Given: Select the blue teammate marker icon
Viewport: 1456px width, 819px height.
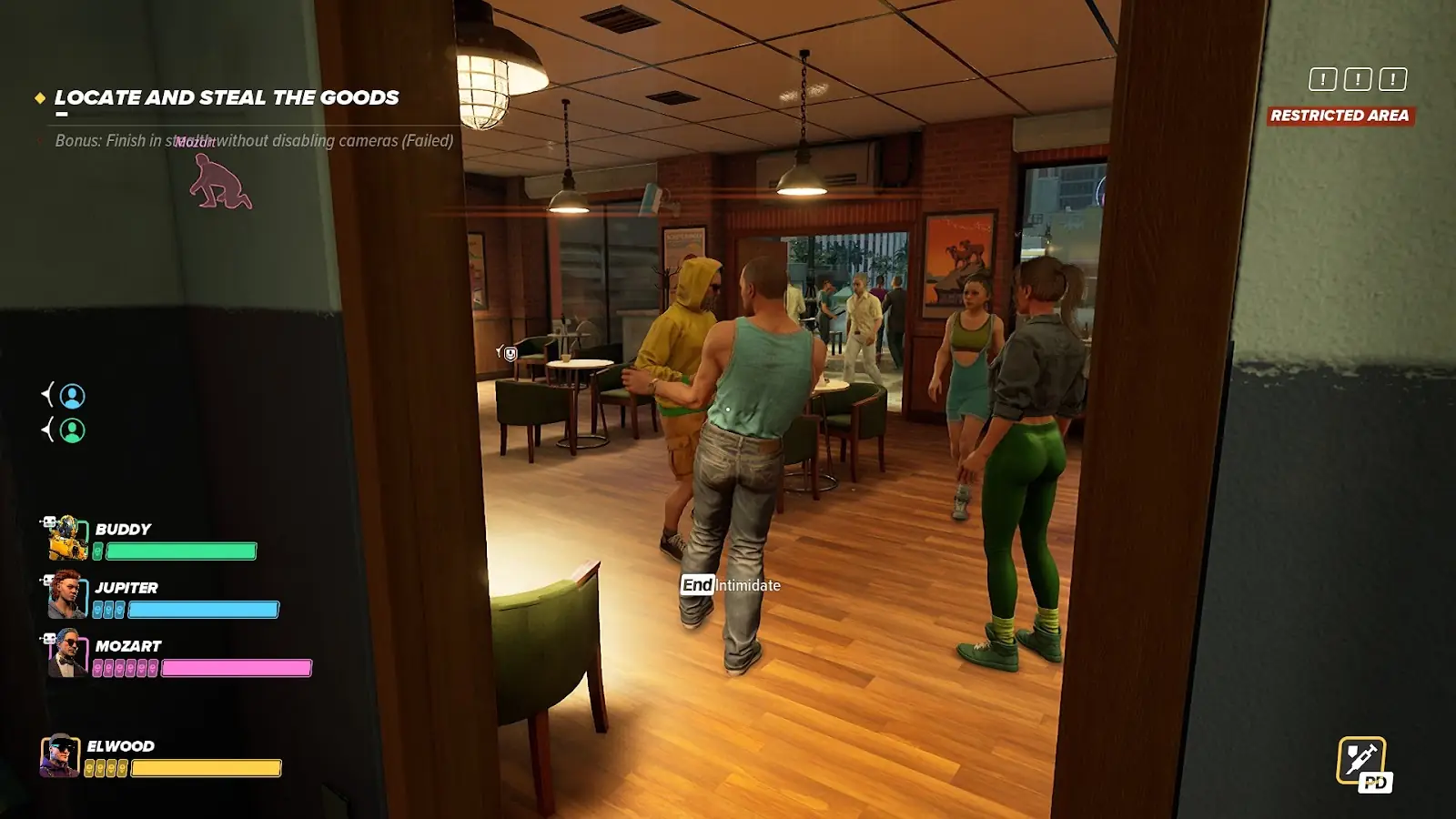Looking at the screenshot, I should [72, 396].
